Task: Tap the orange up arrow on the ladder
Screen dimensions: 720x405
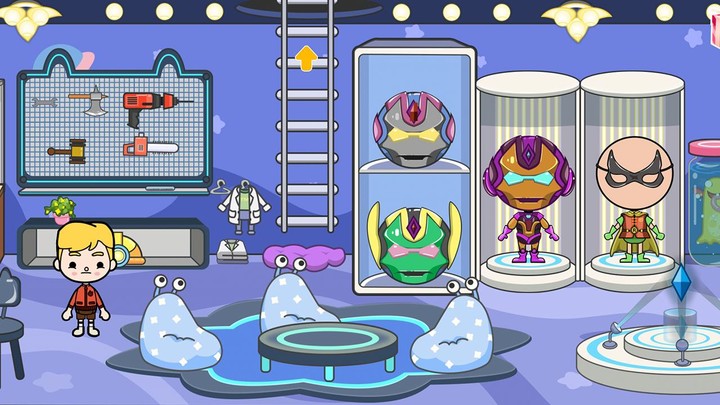Action: point(306,57)
